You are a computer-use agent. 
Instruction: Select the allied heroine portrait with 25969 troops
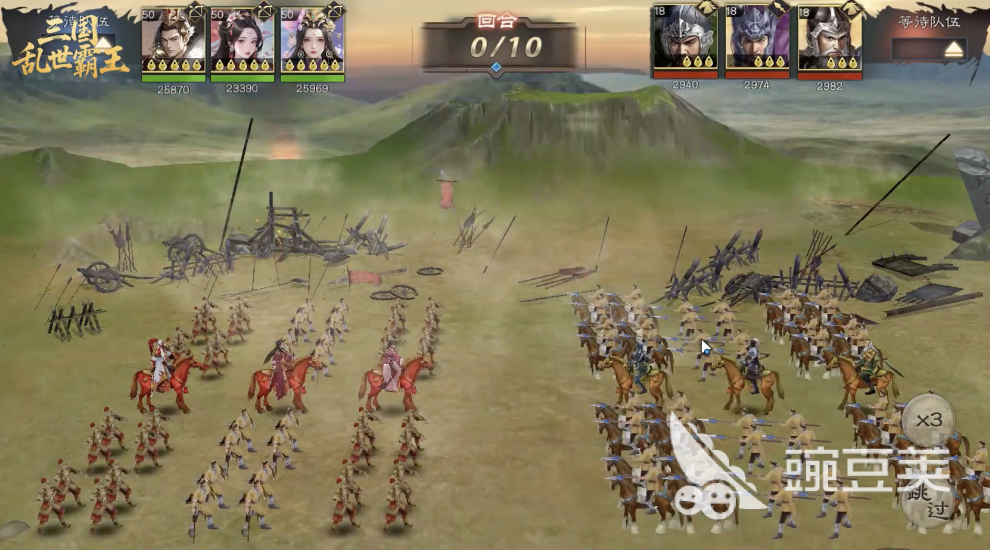click(x=312, y=40)
